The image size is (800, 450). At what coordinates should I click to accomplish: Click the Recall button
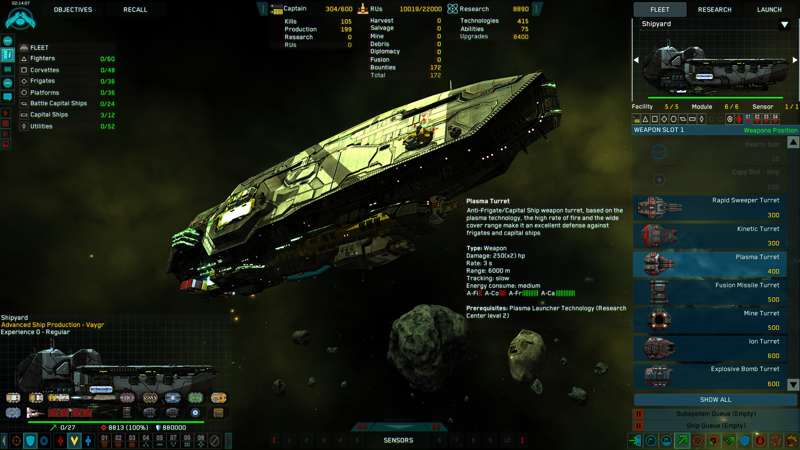[x=135, y=10]
